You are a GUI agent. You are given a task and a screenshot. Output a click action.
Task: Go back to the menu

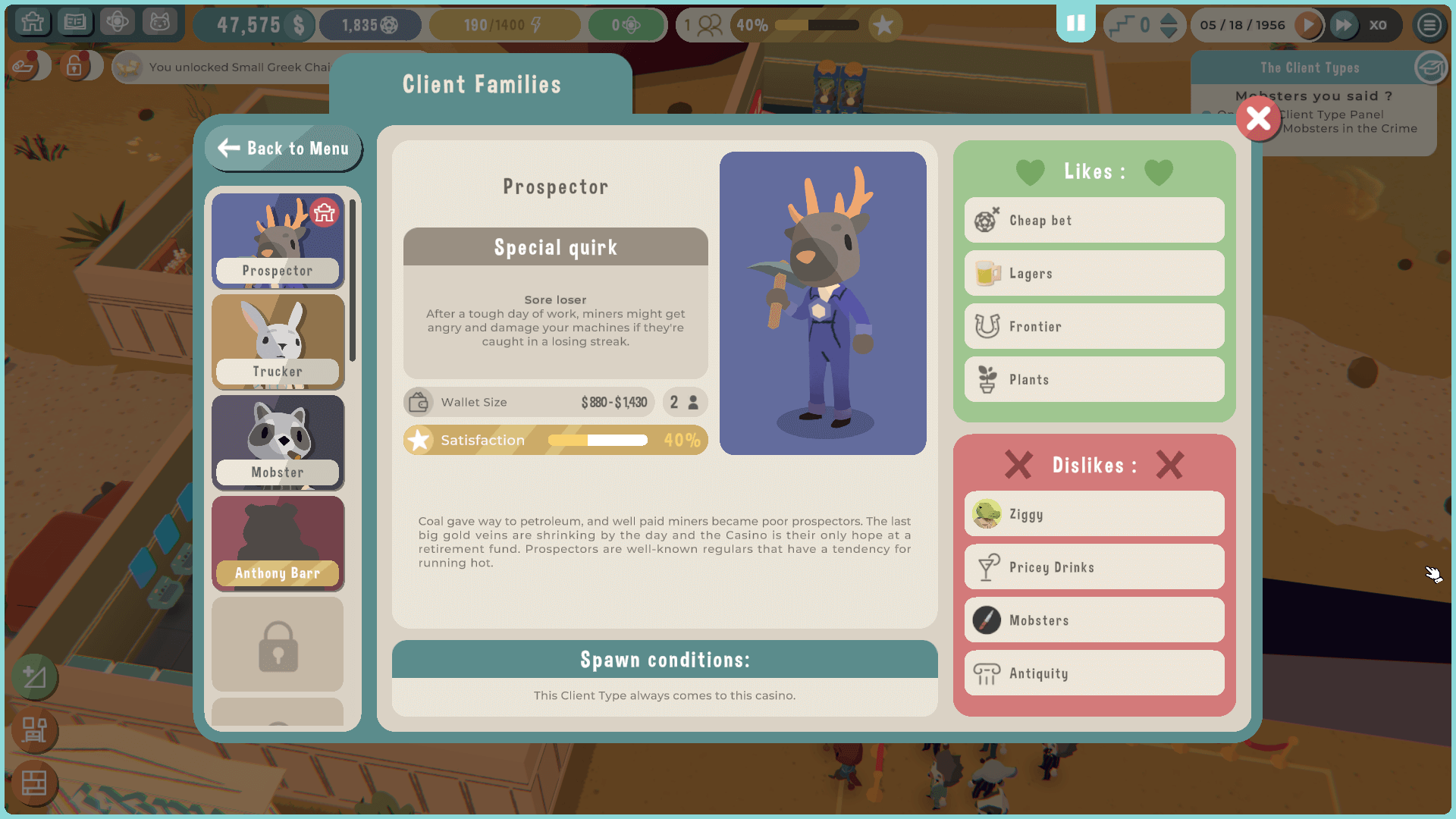pos(284,149)
